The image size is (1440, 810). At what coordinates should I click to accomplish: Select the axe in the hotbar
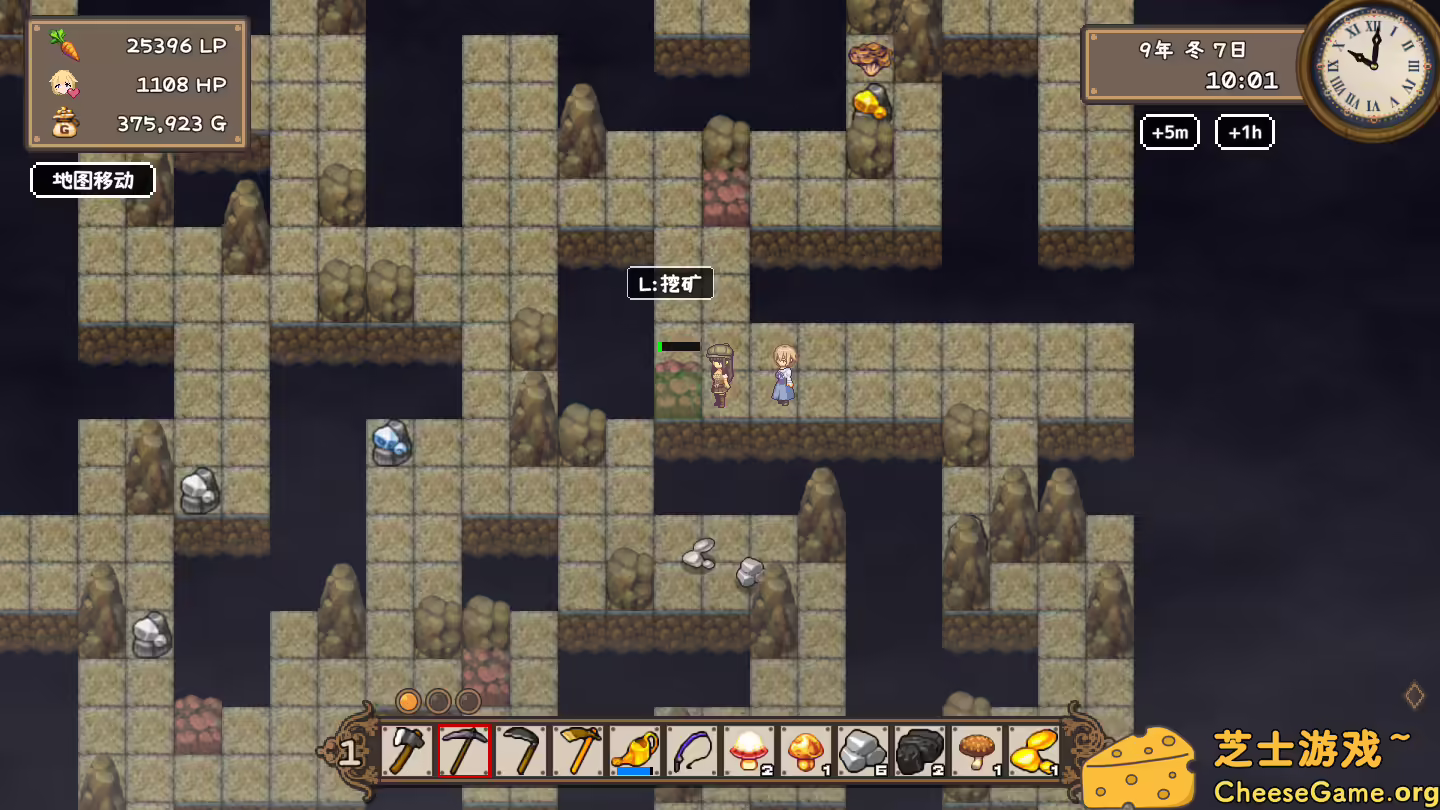(406, 750)
